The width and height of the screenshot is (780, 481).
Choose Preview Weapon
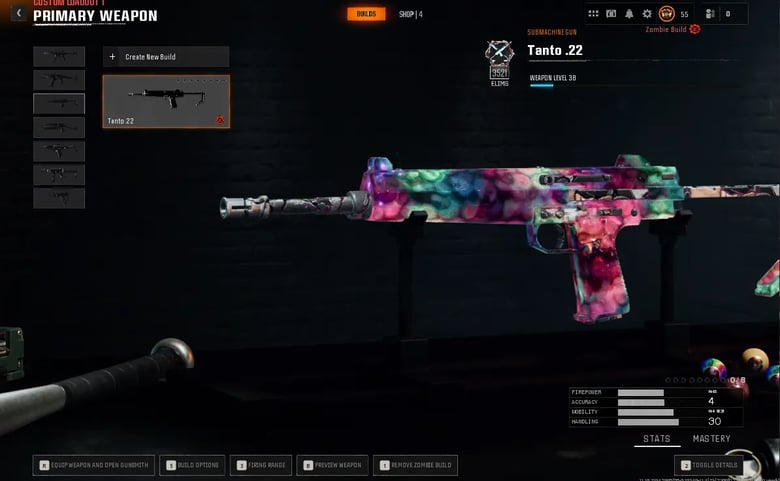click(332, 465)
